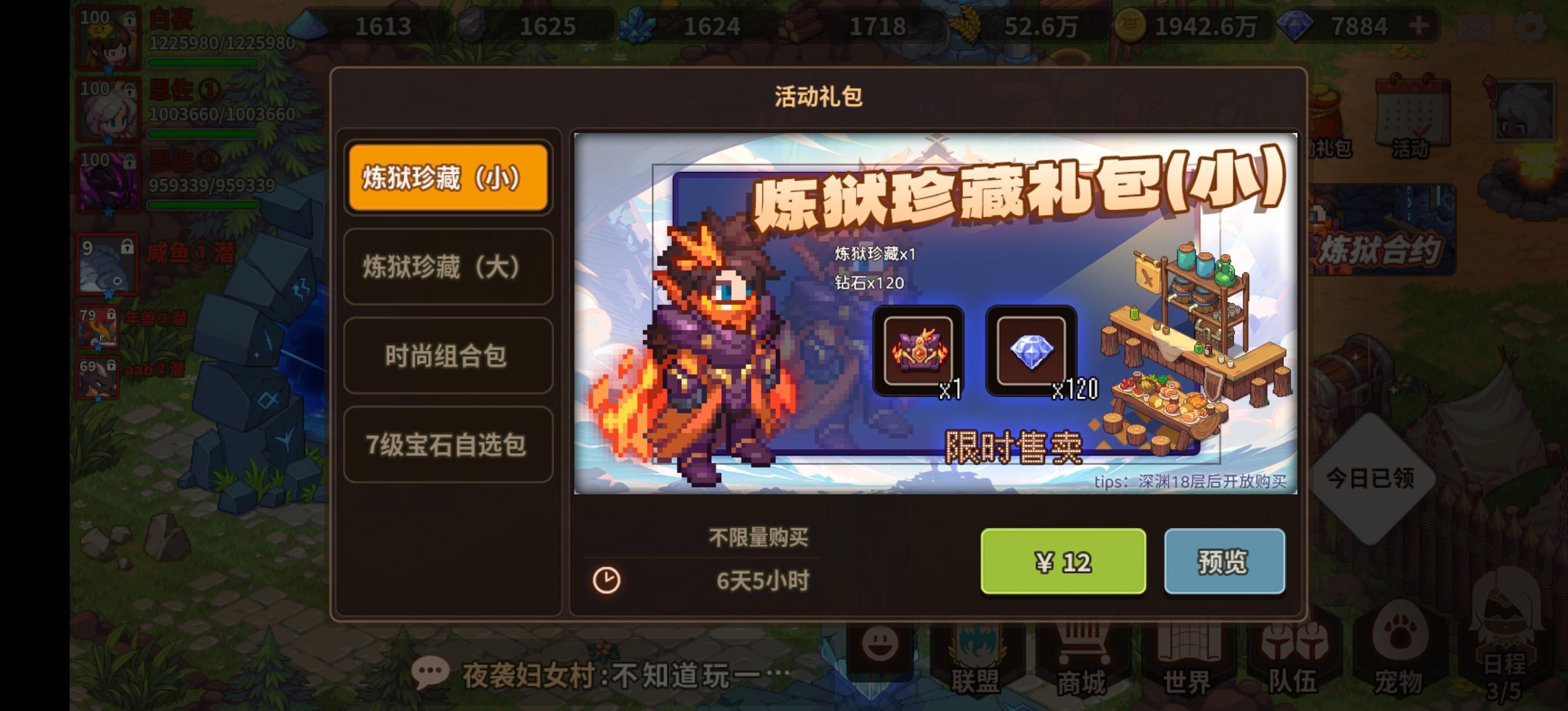Open the mail envelope icon
Image resolution: width=1568 pixels, height=711 pixels.
point(1475,27)
